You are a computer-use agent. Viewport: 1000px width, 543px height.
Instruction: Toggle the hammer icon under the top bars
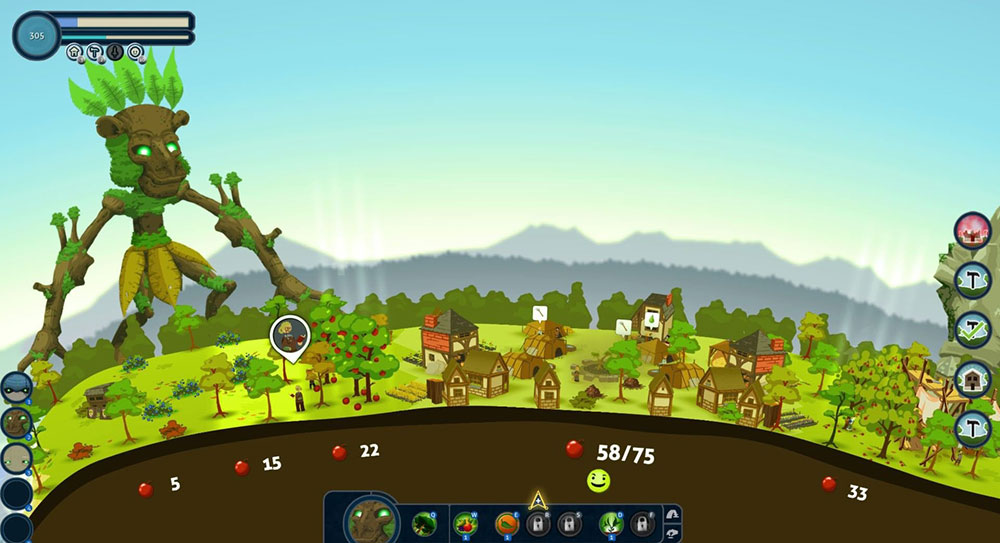pyautogui.click(x=94, y=52)
